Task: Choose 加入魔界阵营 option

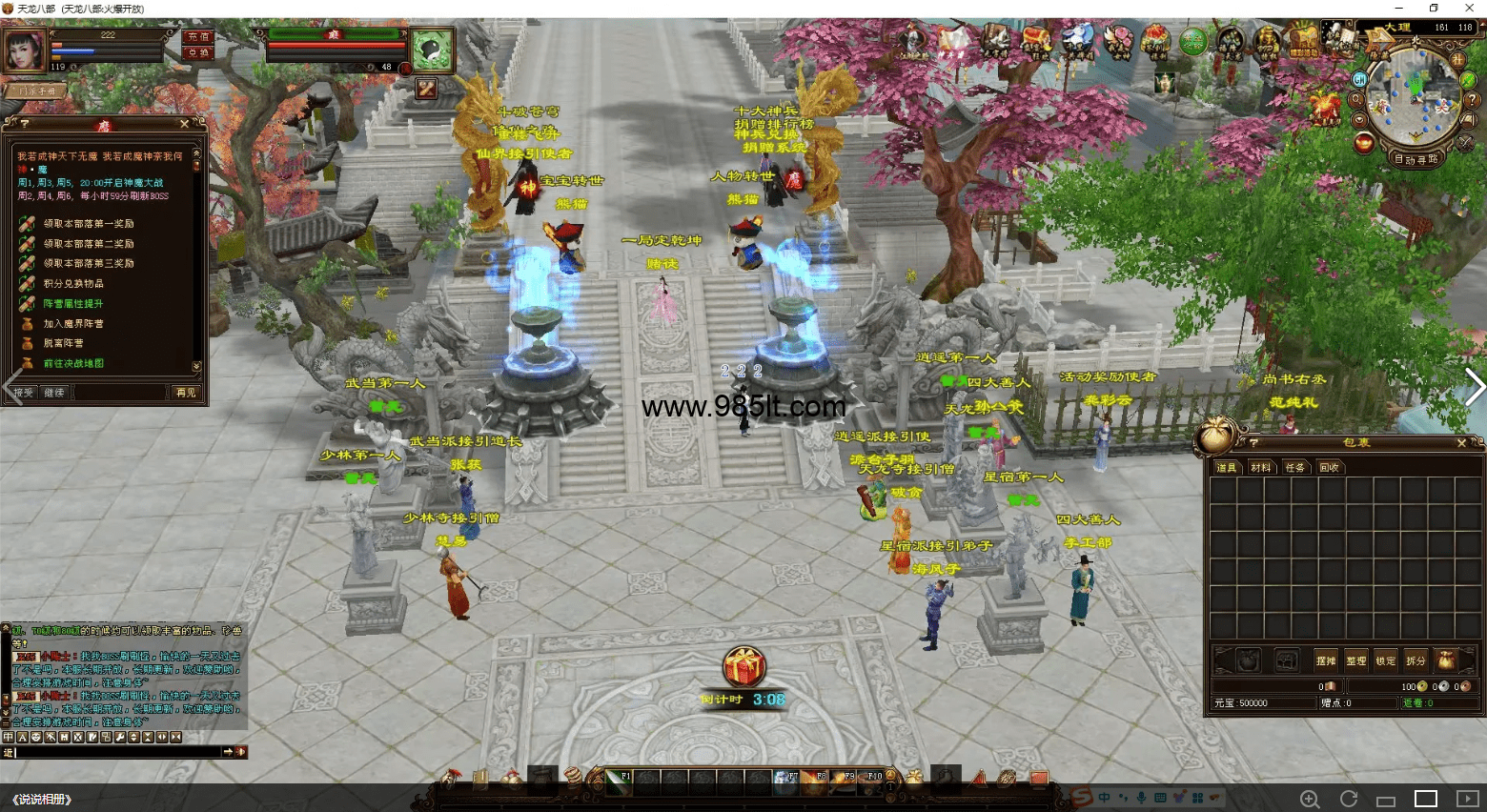Action: (x=73, y=324)
